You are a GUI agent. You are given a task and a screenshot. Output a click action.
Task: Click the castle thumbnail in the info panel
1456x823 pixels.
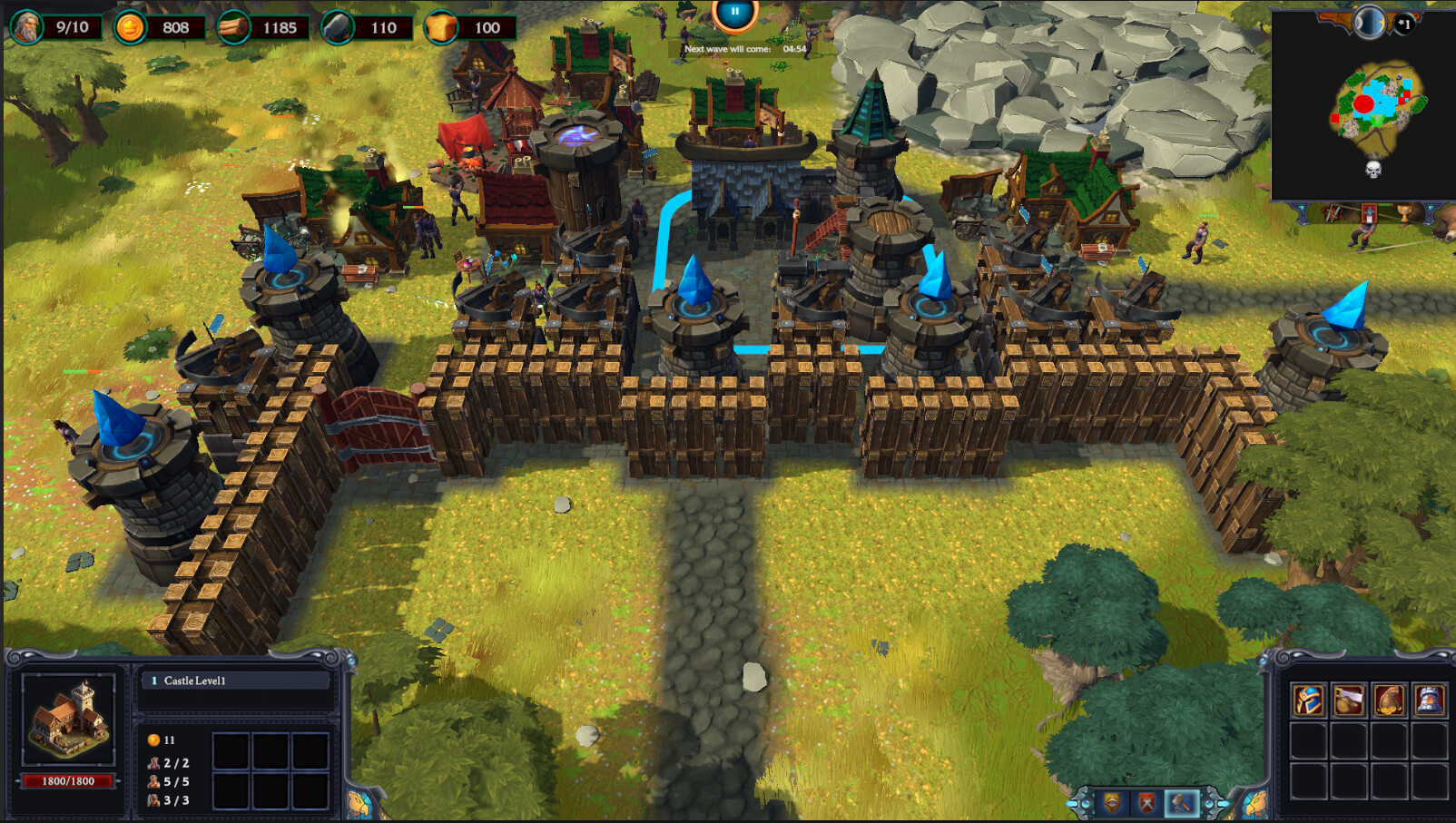click(x=68, y=718)
